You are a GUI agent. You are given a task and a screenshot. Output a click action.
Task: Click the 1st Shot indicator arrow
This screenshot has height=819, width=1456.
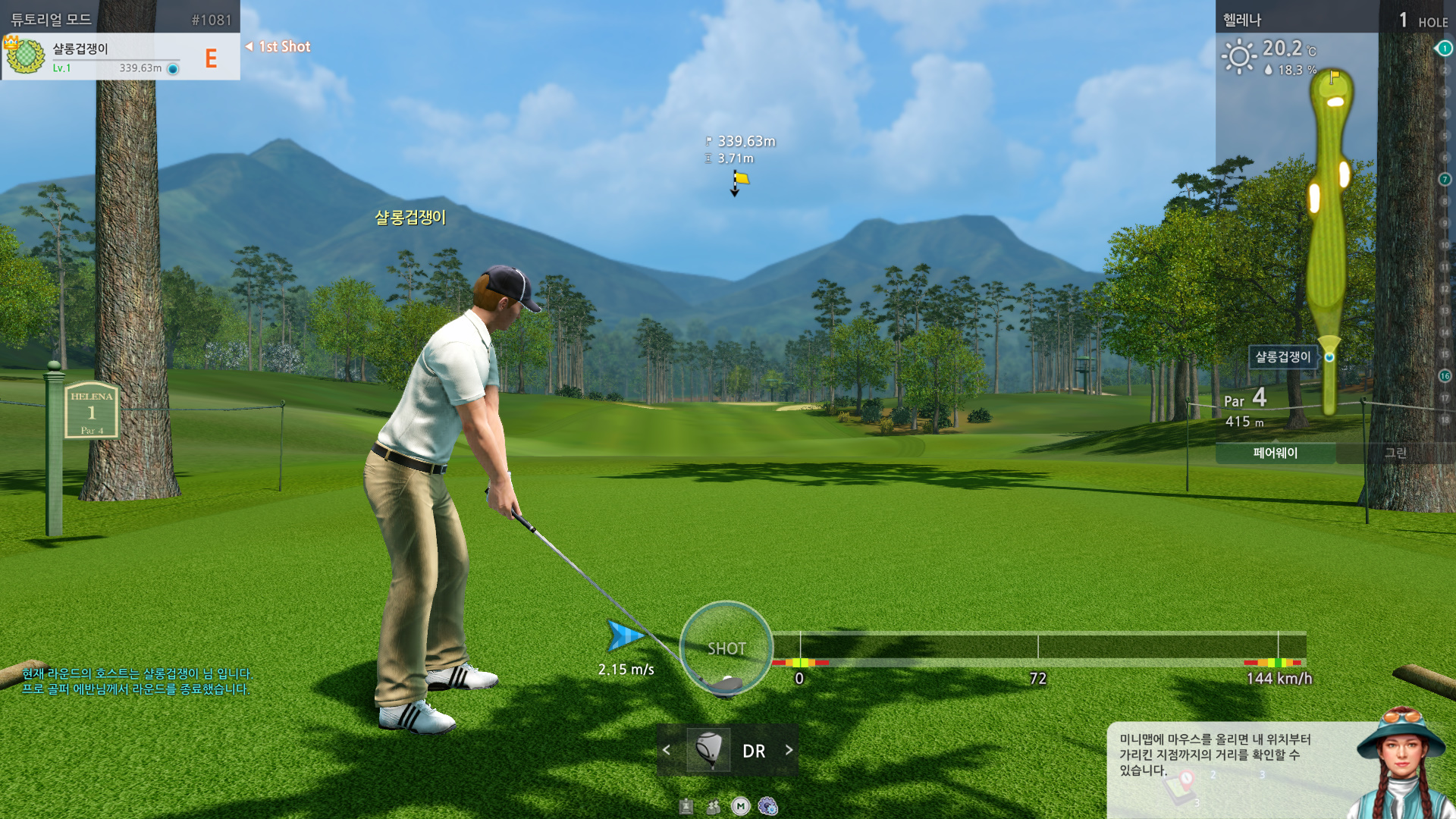click(x=249, y=47)
